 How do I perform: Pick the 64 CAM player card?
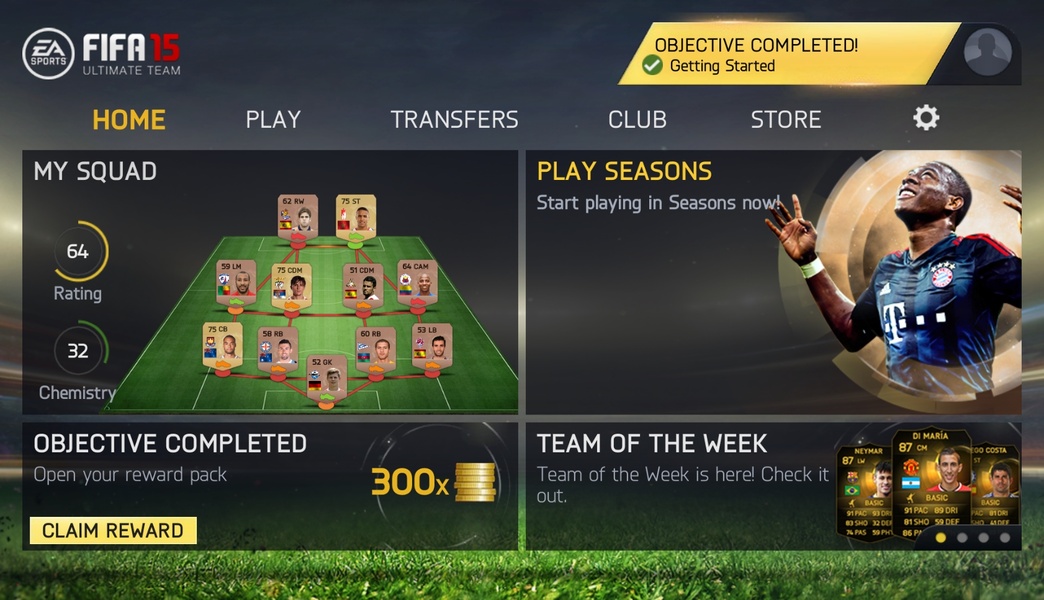[417, 283]
